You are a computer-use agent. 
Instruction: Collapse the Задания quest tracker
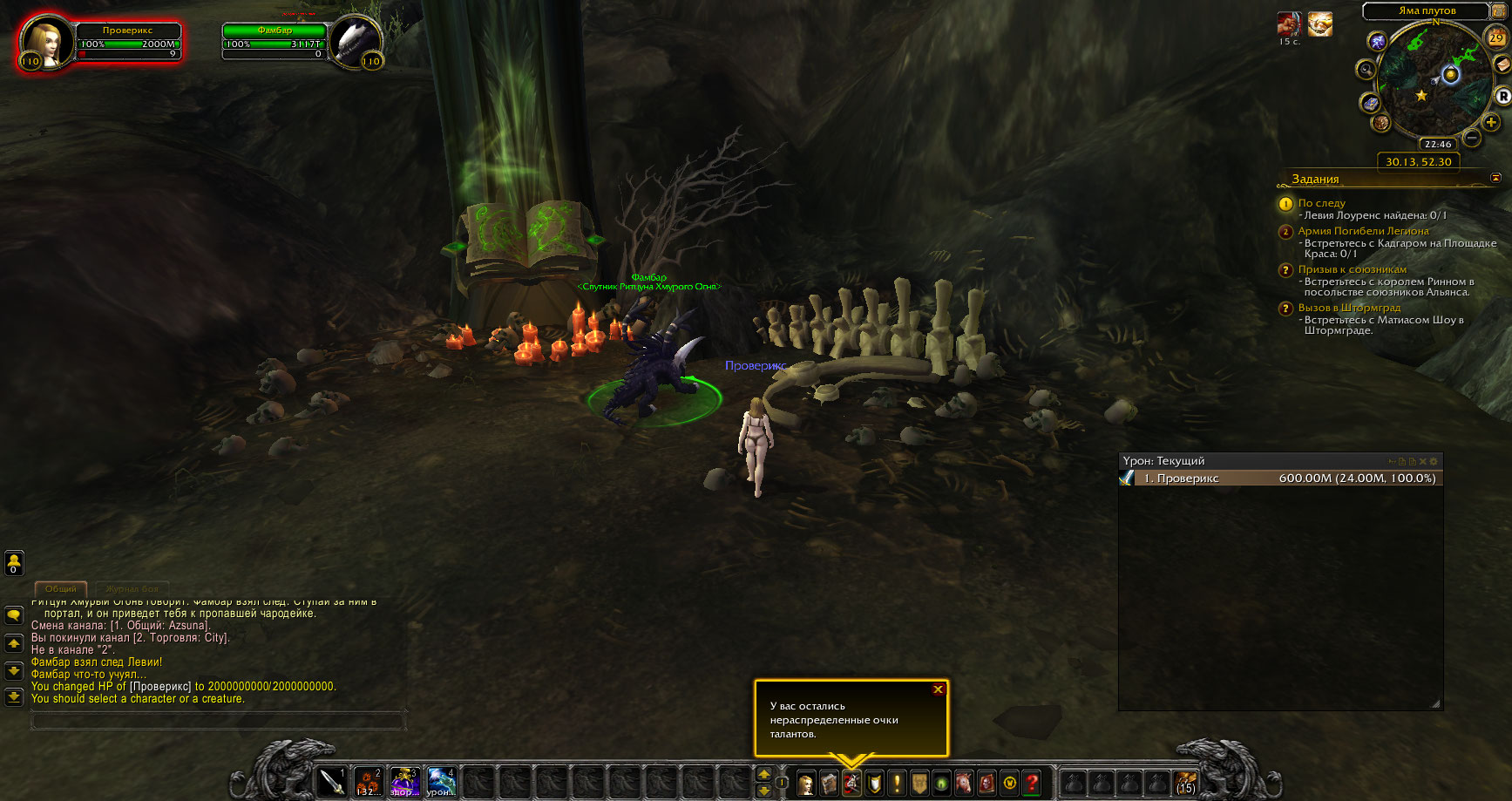[x=1495, y=178]
